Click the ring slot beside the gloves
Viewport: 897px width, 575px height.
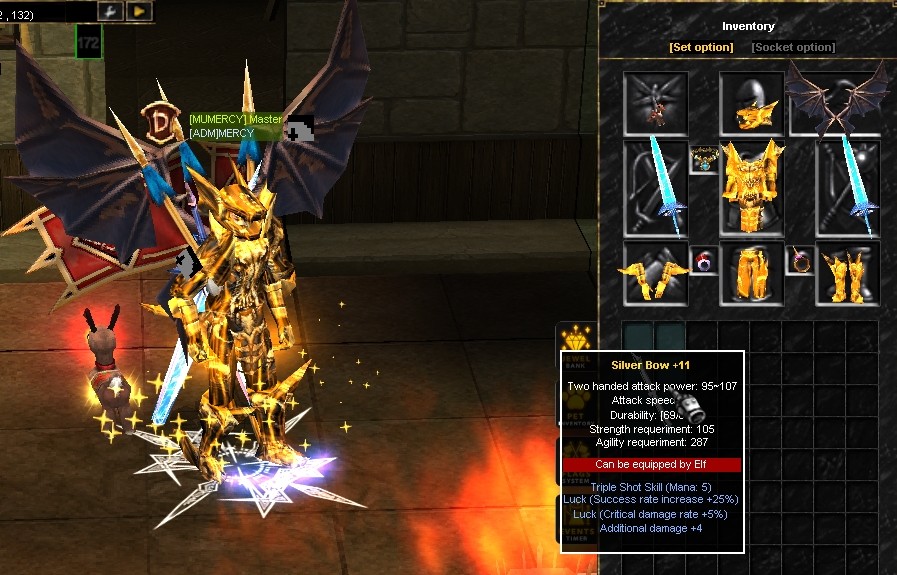pyautogui.click(x=703, y=262)
